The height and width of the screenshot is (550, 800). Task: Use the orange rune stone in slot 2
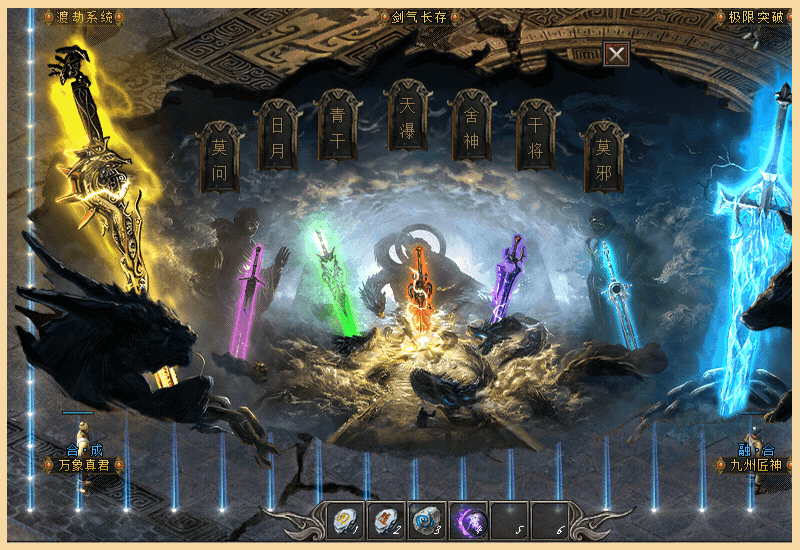pyautogui.click(x=387, y=518)
